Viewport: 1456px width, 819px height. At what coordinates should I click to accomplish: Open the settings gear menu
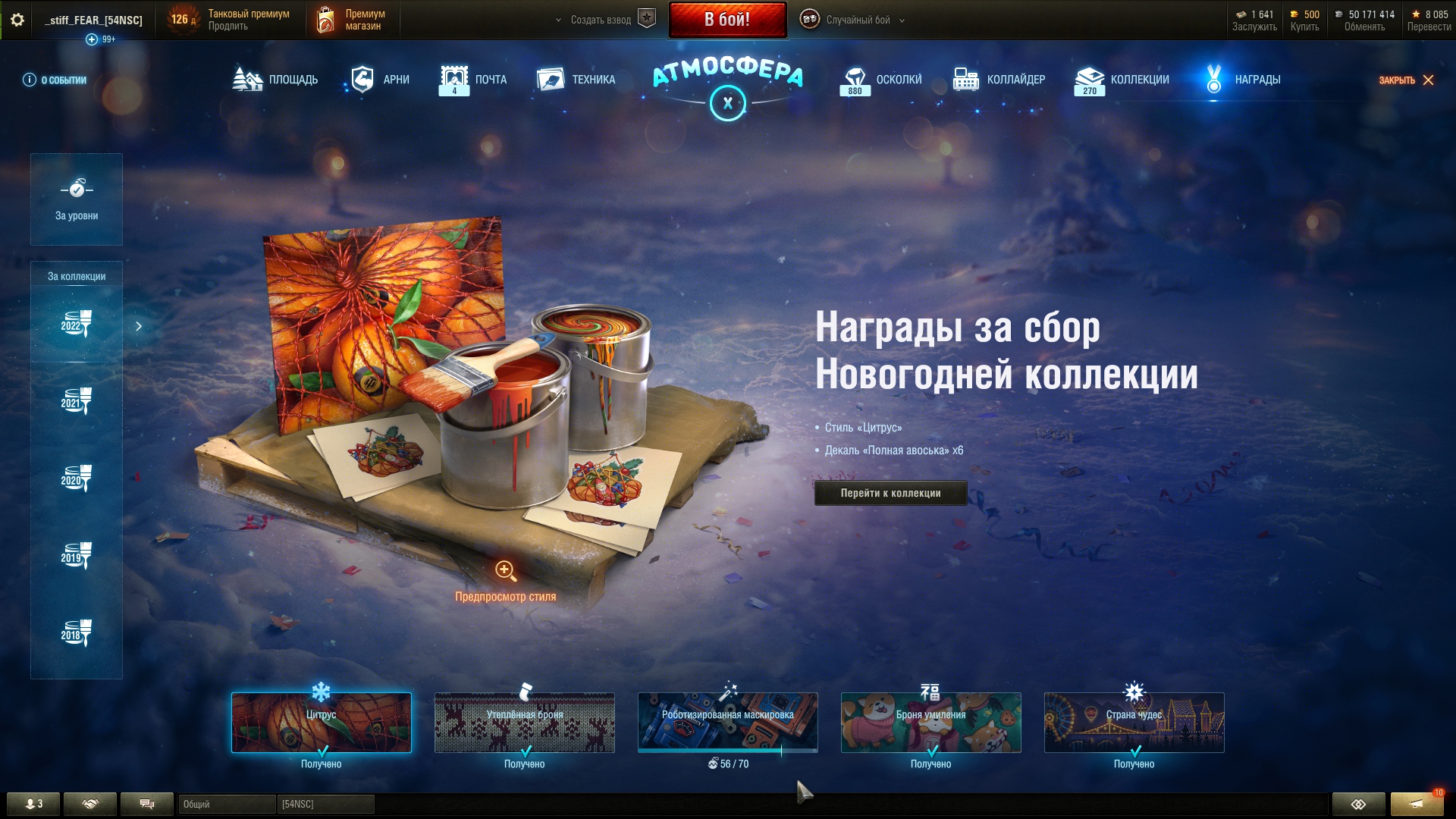click(x=17, y=20)
